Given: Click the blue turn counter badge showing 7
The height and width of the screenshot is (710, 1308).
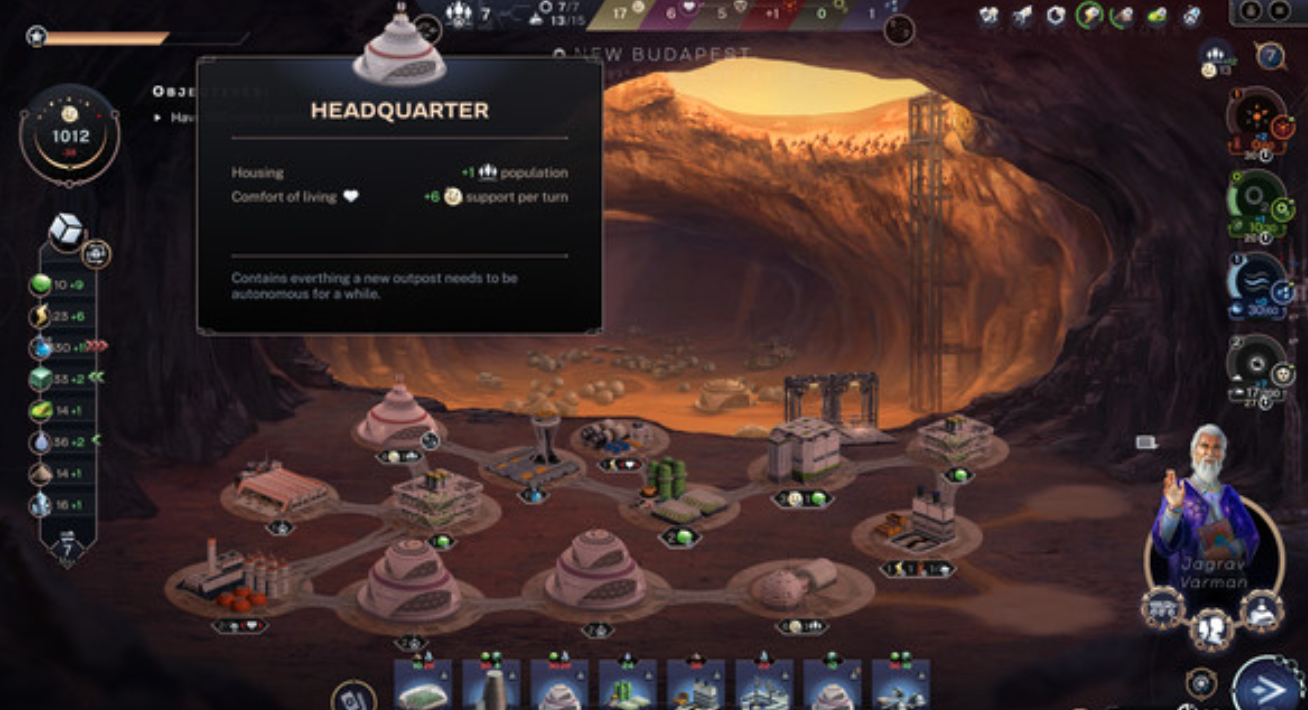Looking at the screenshot, I should (68, 548).
